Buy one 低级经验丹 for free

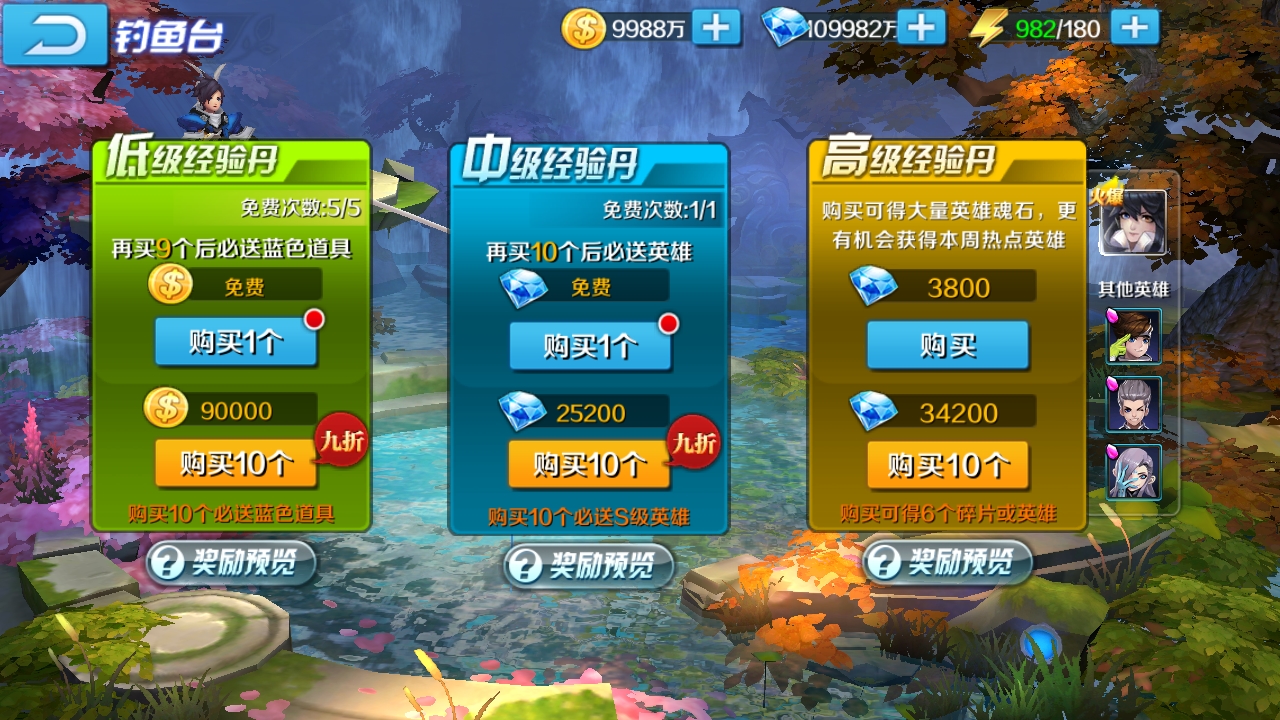pyautogui.click(x=237, y=339)
